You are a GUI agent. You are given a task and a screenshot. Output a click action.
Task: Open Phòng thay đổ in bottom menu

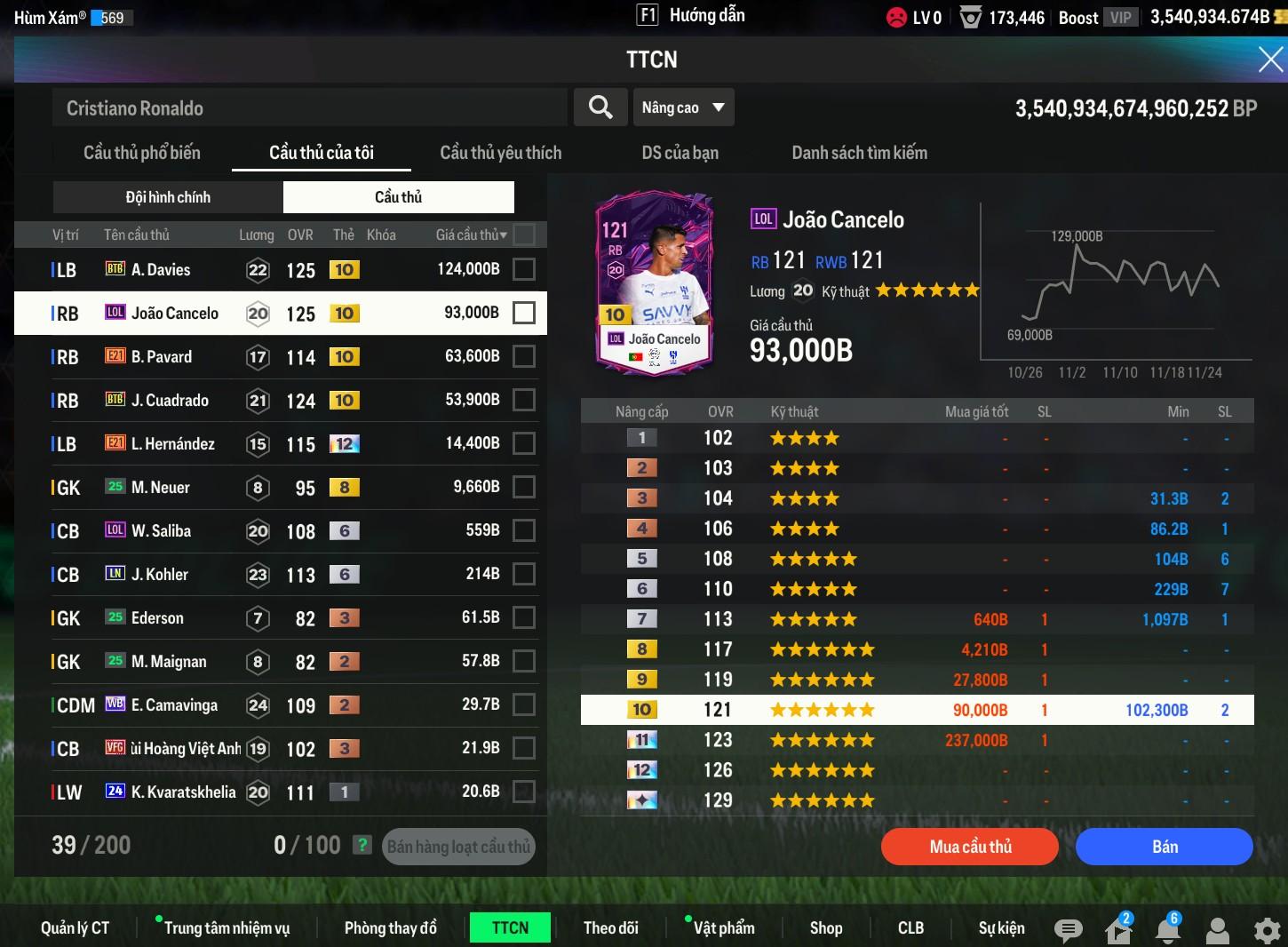391,927
